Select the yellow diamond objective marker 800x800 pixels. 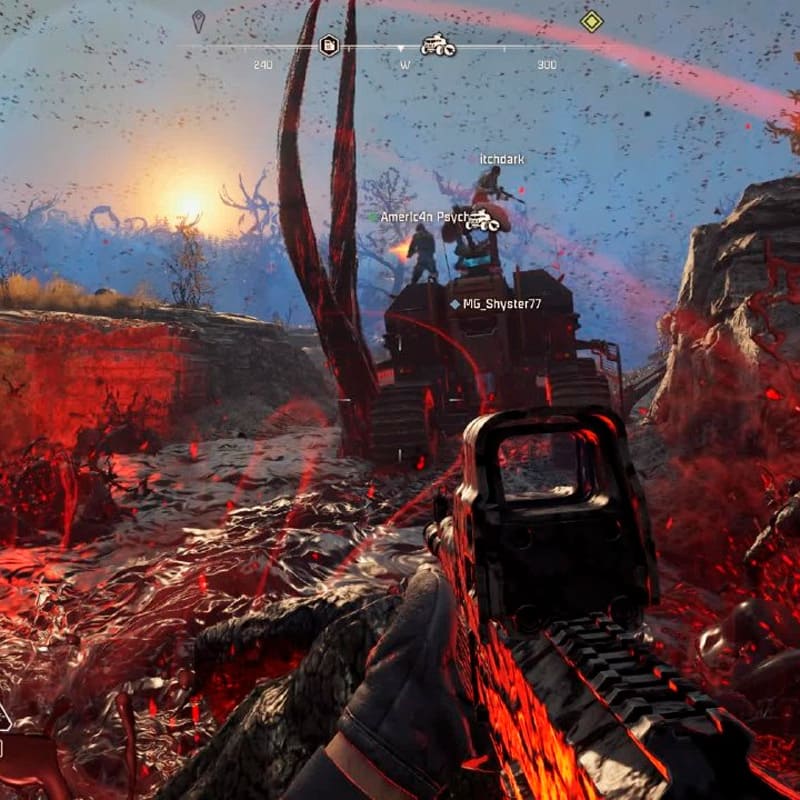coord(592,21)
